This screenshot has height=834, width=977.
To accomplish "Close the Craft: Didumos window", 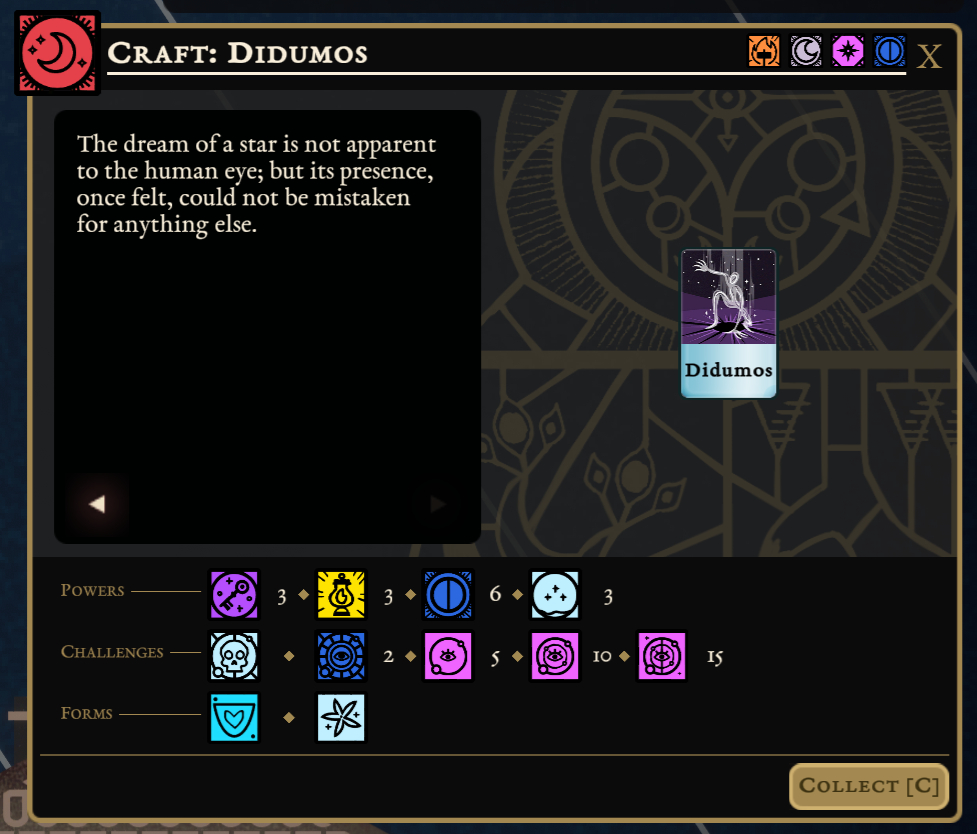I will coord(929,56).
